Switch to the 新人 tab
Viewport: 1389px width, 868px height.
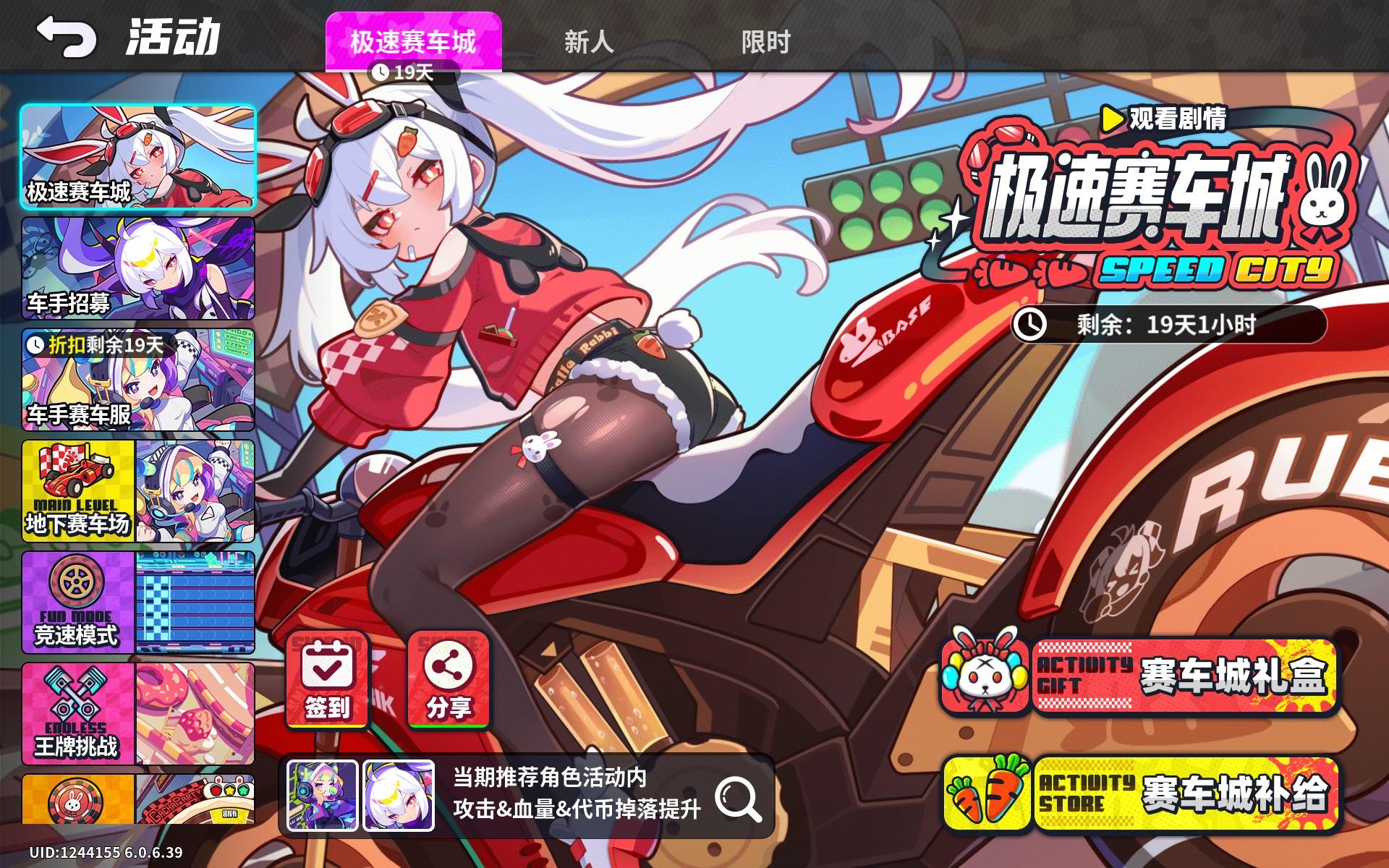coord(588,42)
